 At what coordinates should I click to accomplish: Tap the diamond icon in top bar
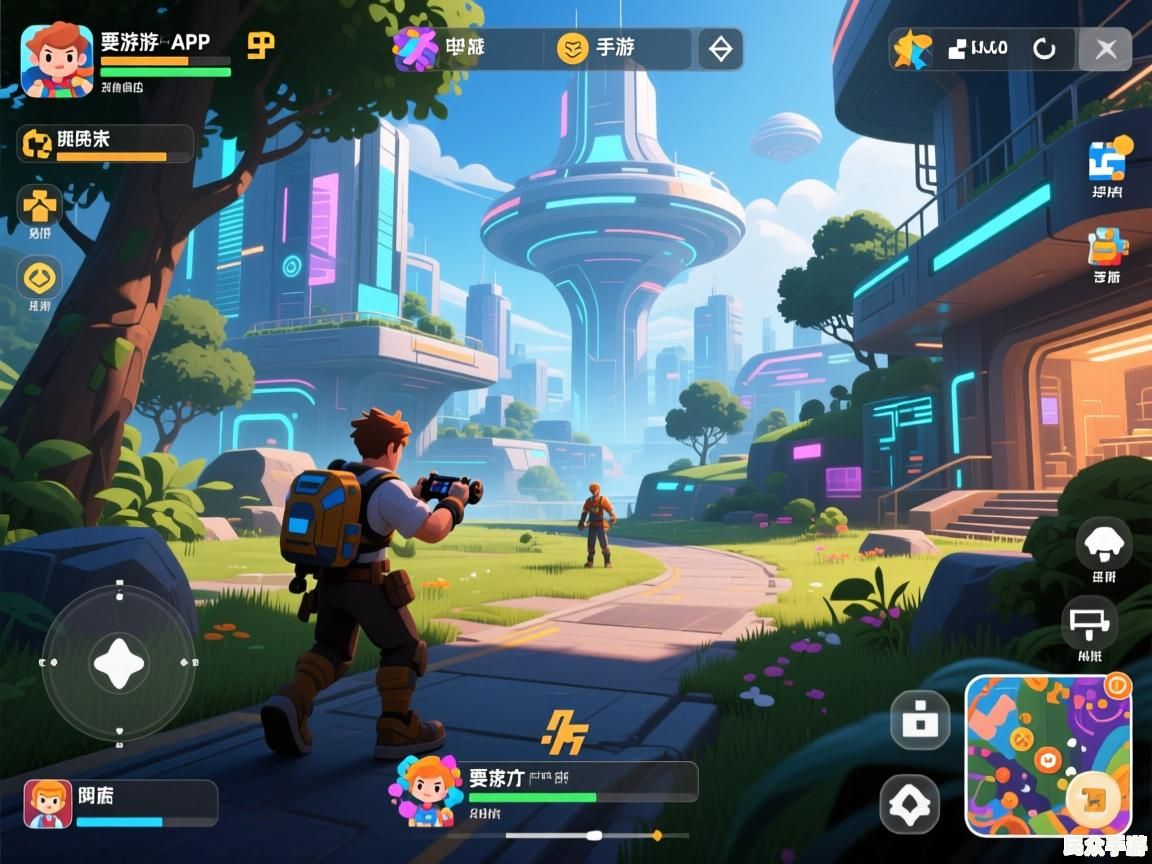click(x=720, y=48)
